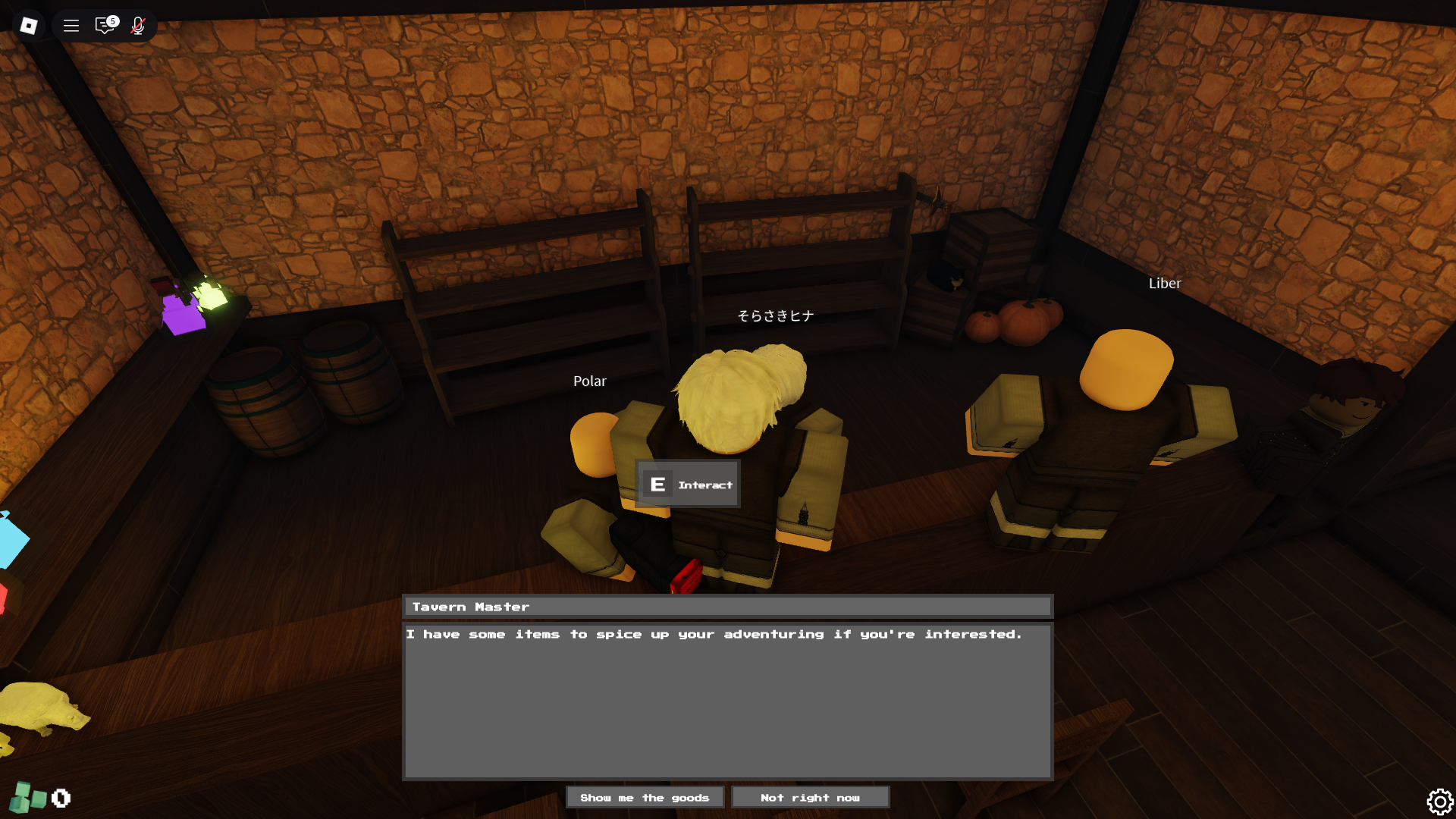Open the in-game hamburger menu
This screenshot has height=819, width=1456.
click(x=71, y=25)
